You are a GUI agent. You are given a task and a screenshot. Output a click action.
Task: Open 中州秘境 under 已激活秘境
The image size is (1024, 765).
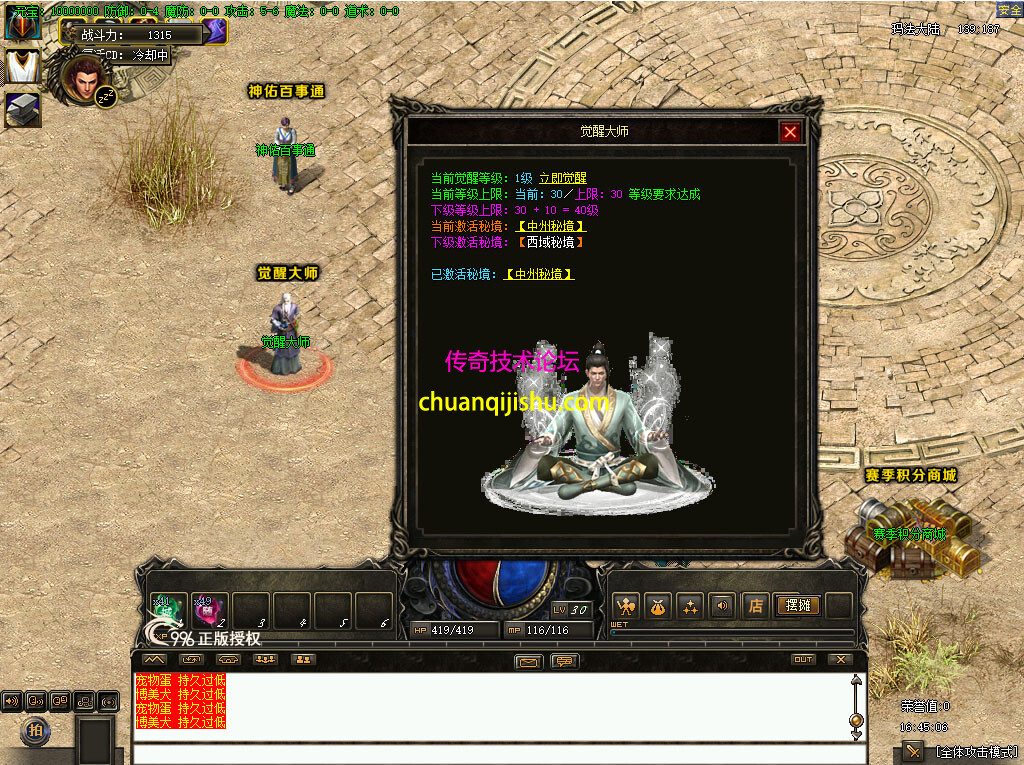540,274
